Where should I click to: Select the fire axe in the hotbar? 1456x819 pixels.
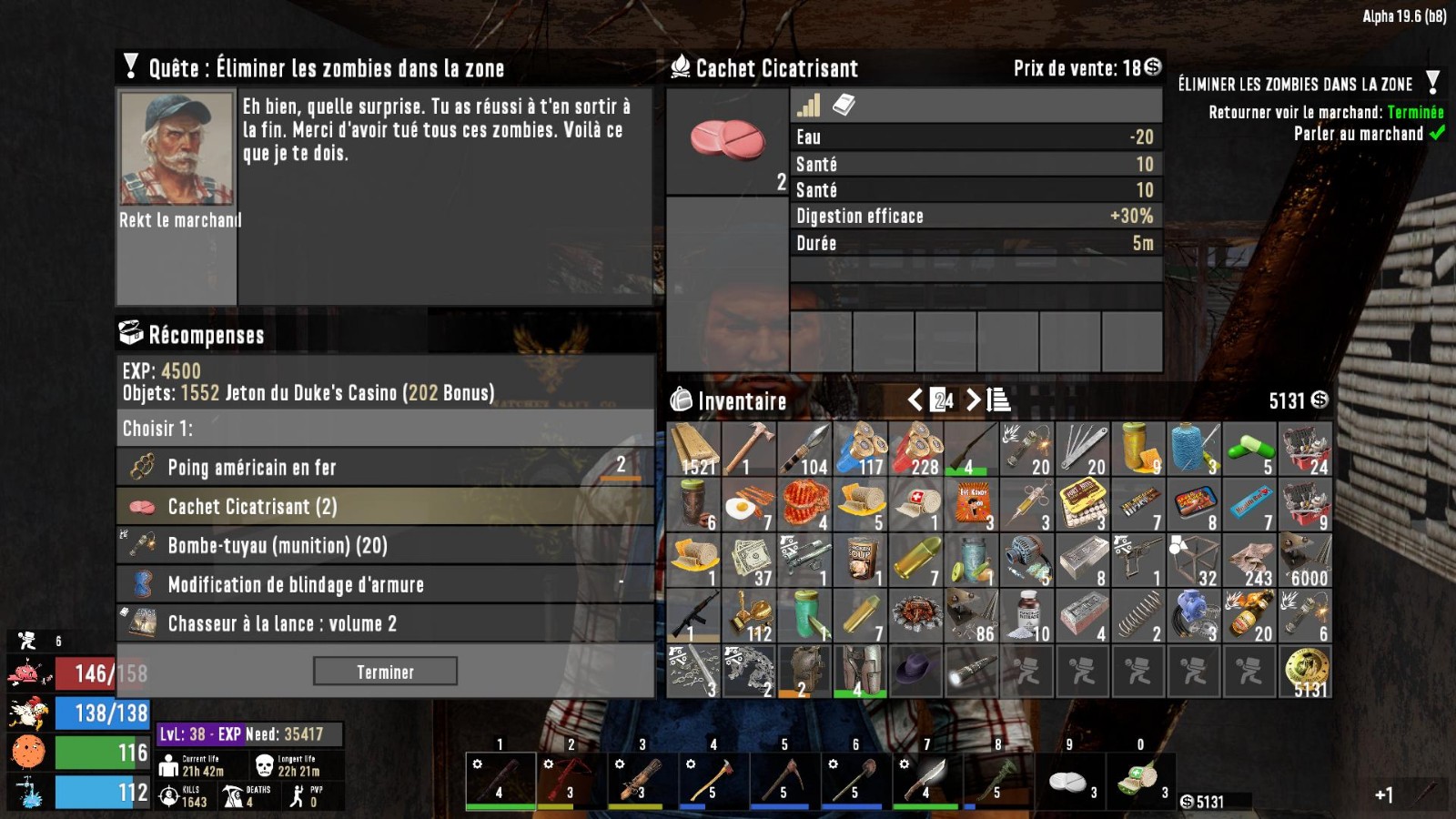(x=714, y=778)
